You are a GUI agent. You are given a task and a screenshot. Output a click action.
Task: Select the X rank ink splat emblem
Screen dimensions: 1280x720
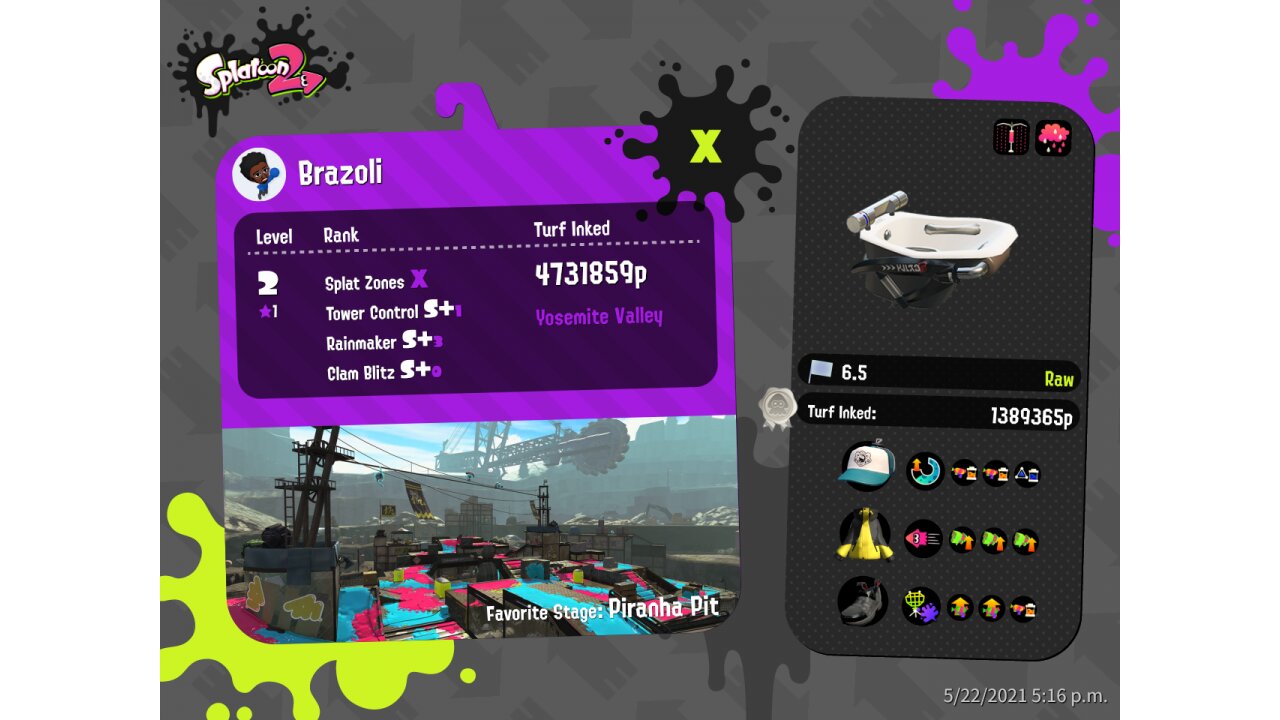point(706,146)
